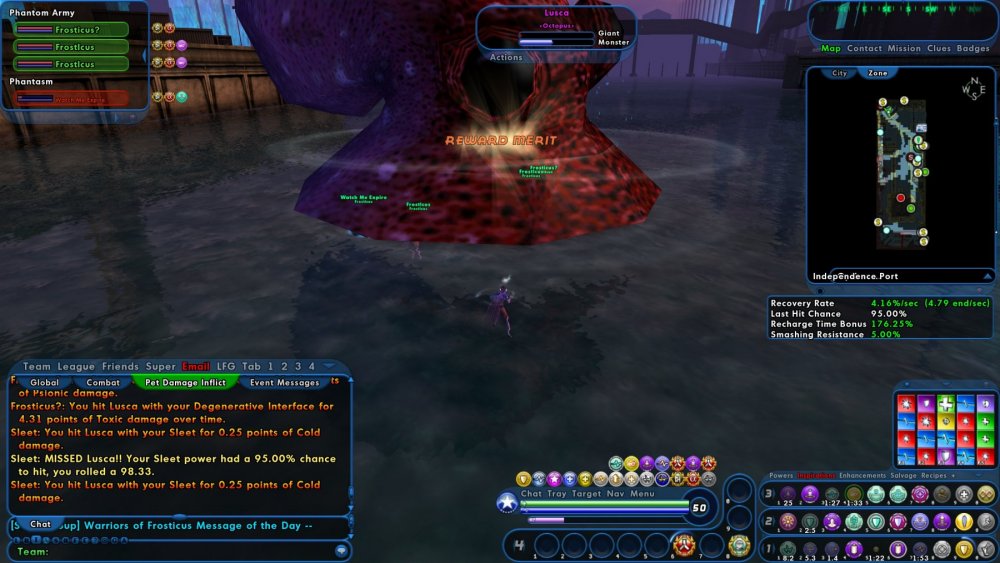Open the Mission window
The height and width of the screenshot is (563, 1000).
(x=904, y=48)
